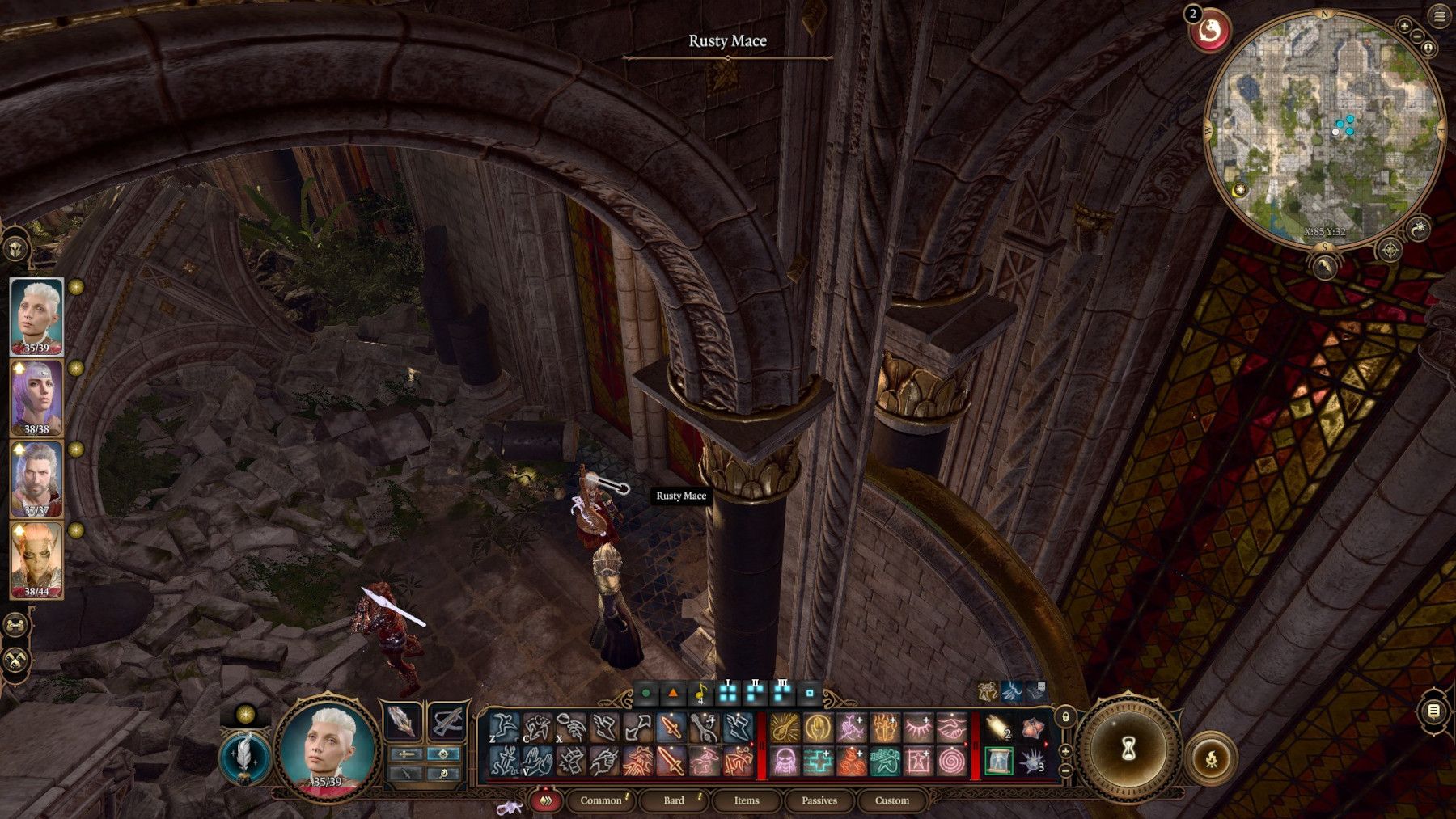This screenshot has width=1456, height=819.
Task: Click the lute bardic performance ability icon
Action: (784, 728)
